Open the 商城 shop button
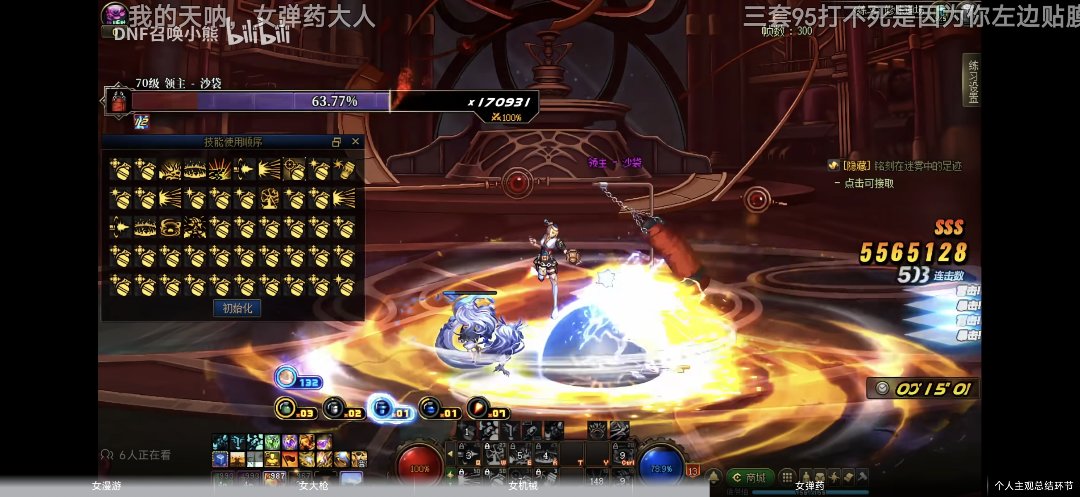Image resolution: width=1080 pixels, height=497 pixels. pos(751,477)
